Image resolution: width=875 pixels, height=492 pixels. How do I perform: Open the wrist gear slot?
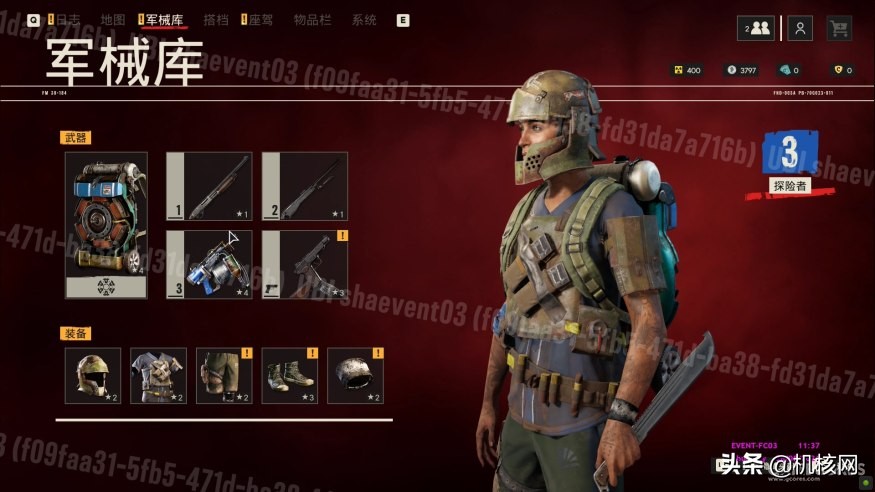[x=355, y=376]
